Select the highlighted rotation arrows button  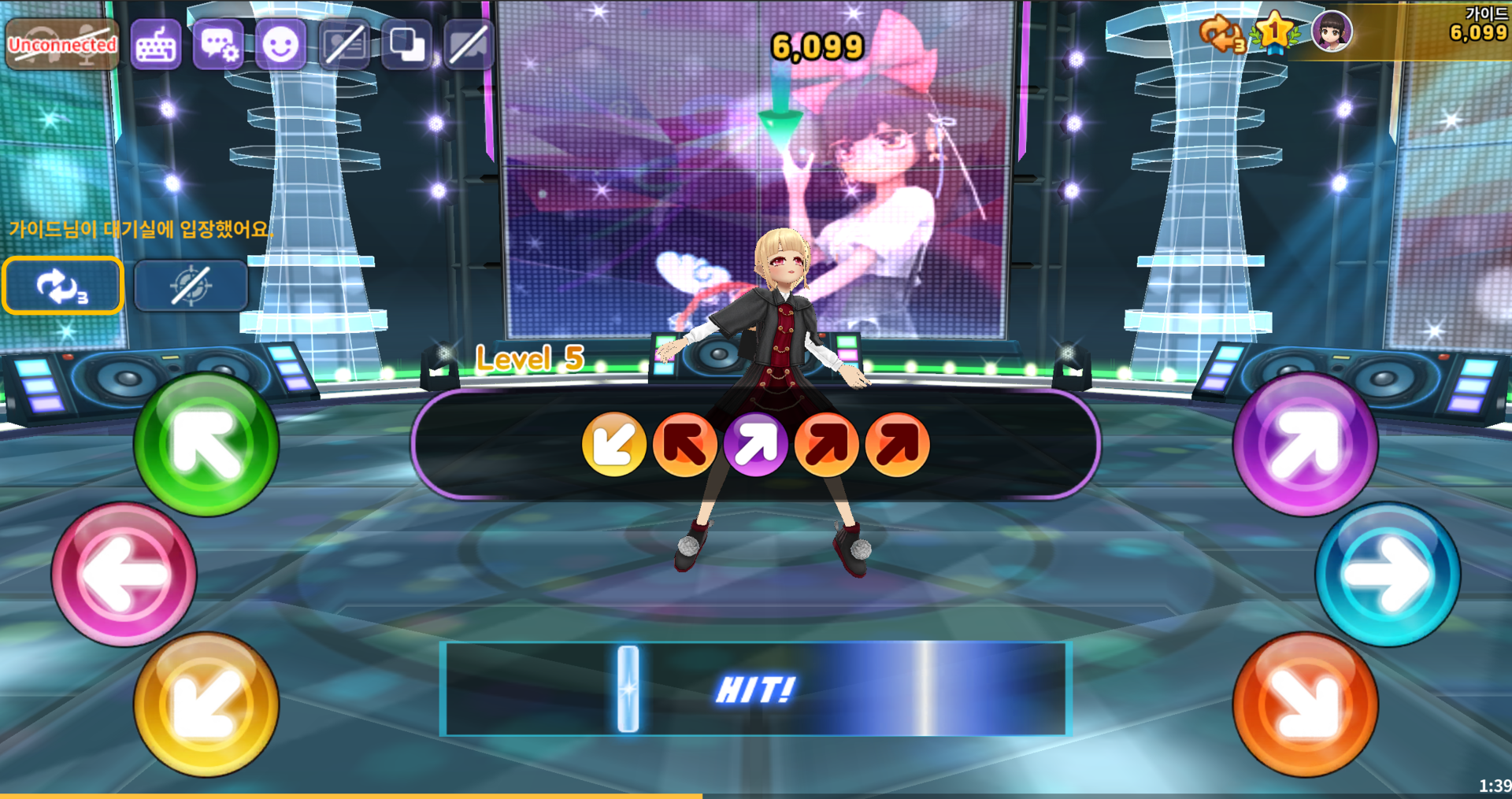click(x=63, y=286)
